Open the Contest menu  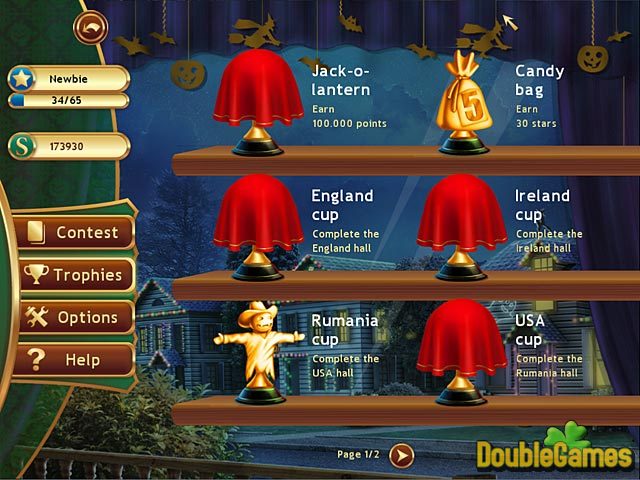75,232
